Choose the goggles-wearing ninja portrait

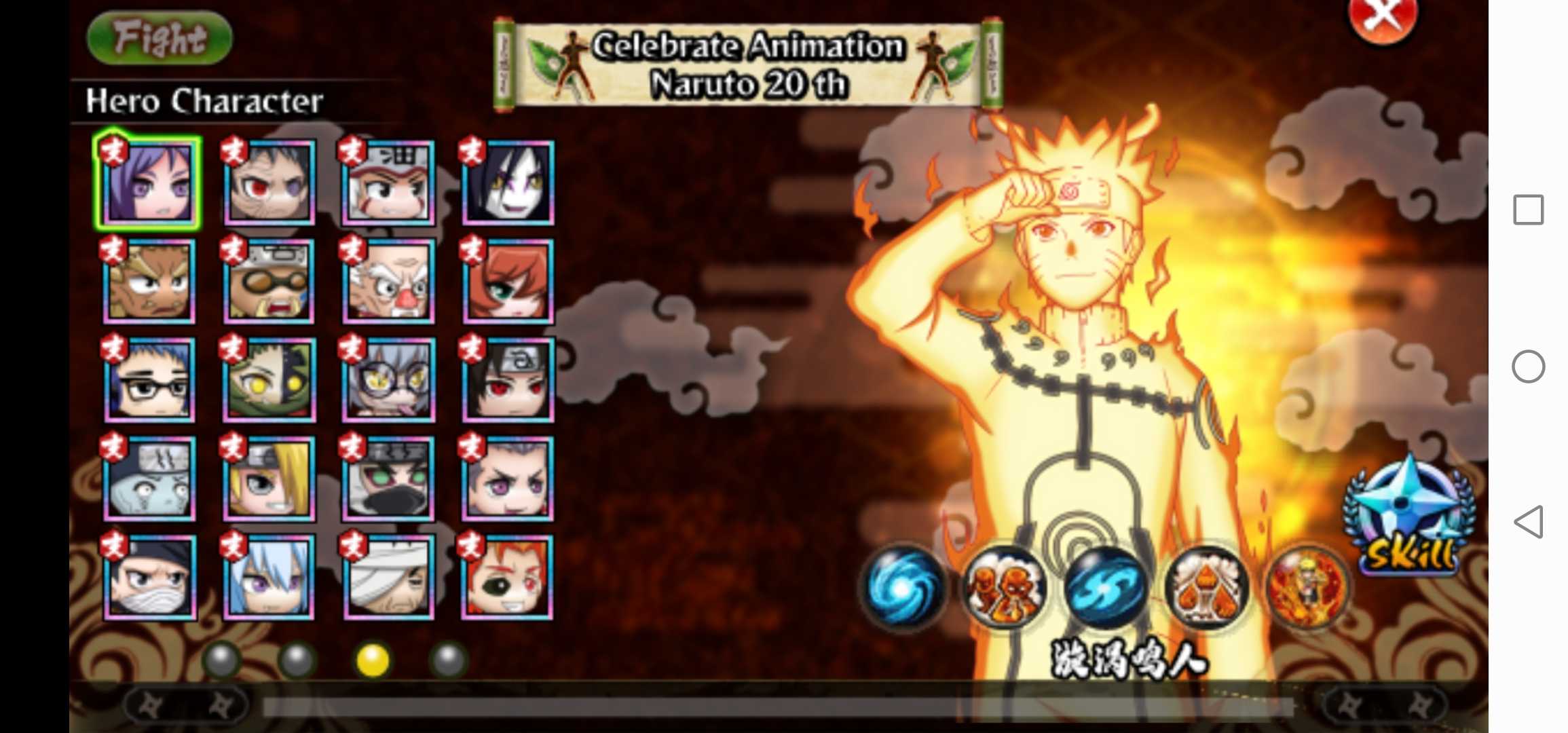(269, 280)
